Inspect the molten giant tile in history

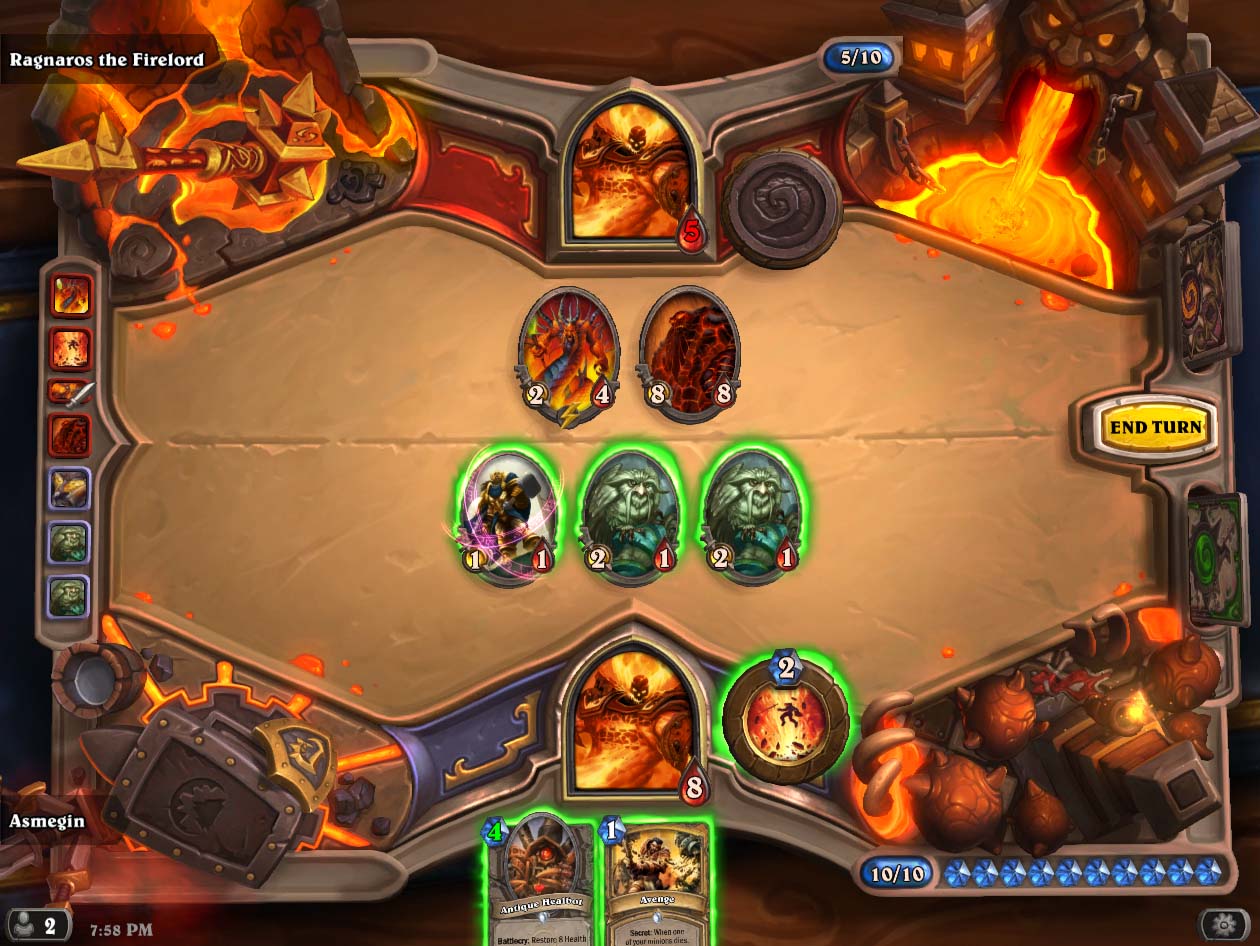(71, 436)
